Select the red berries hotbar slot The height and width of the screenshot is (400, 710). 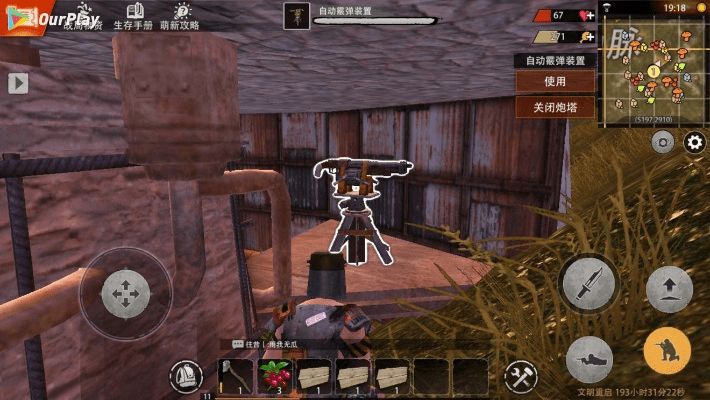[274, 376]
